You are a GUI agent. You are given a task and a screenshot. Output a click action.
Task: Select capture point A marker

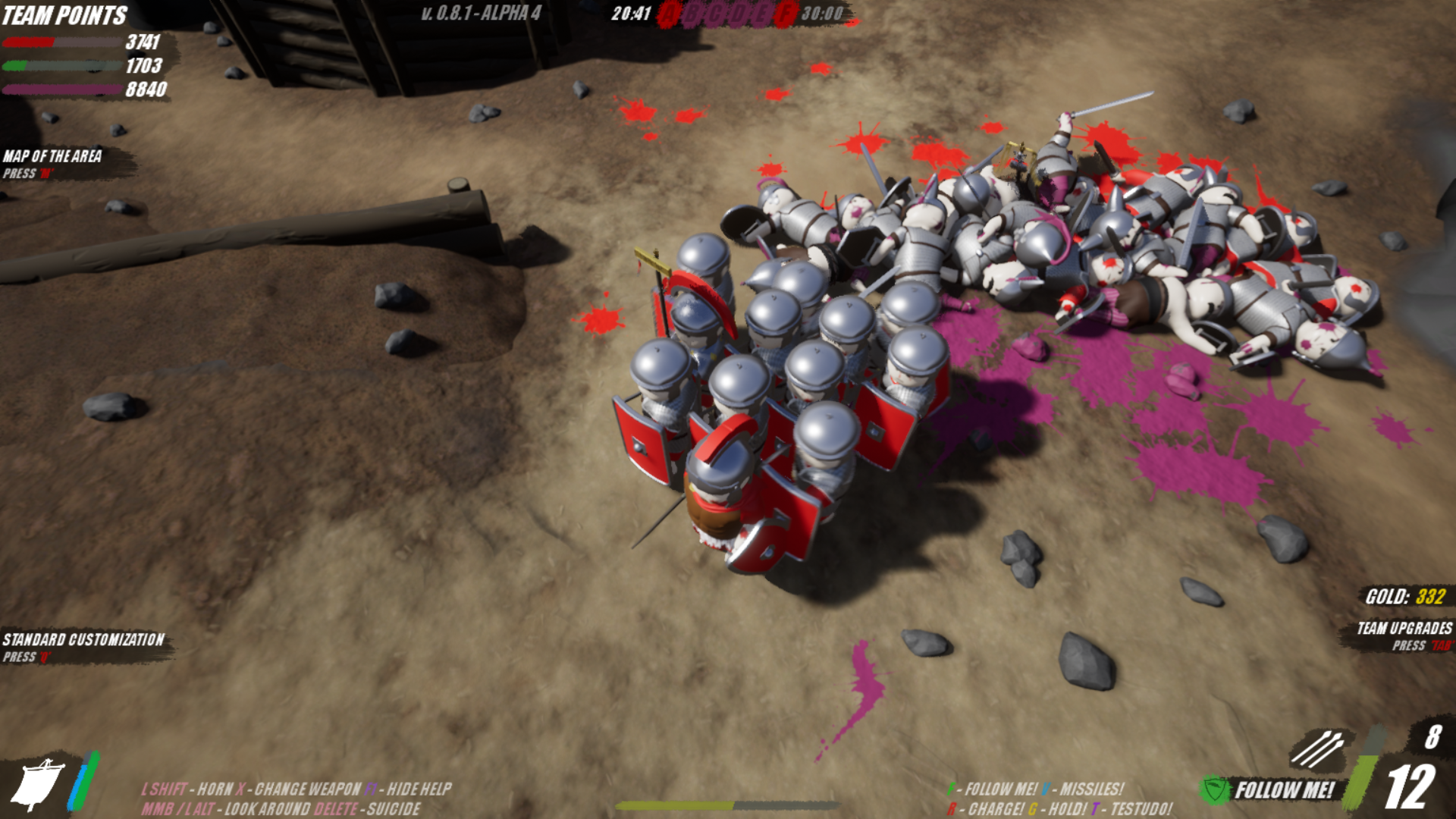pyautogui.click(x=668, y=14)
